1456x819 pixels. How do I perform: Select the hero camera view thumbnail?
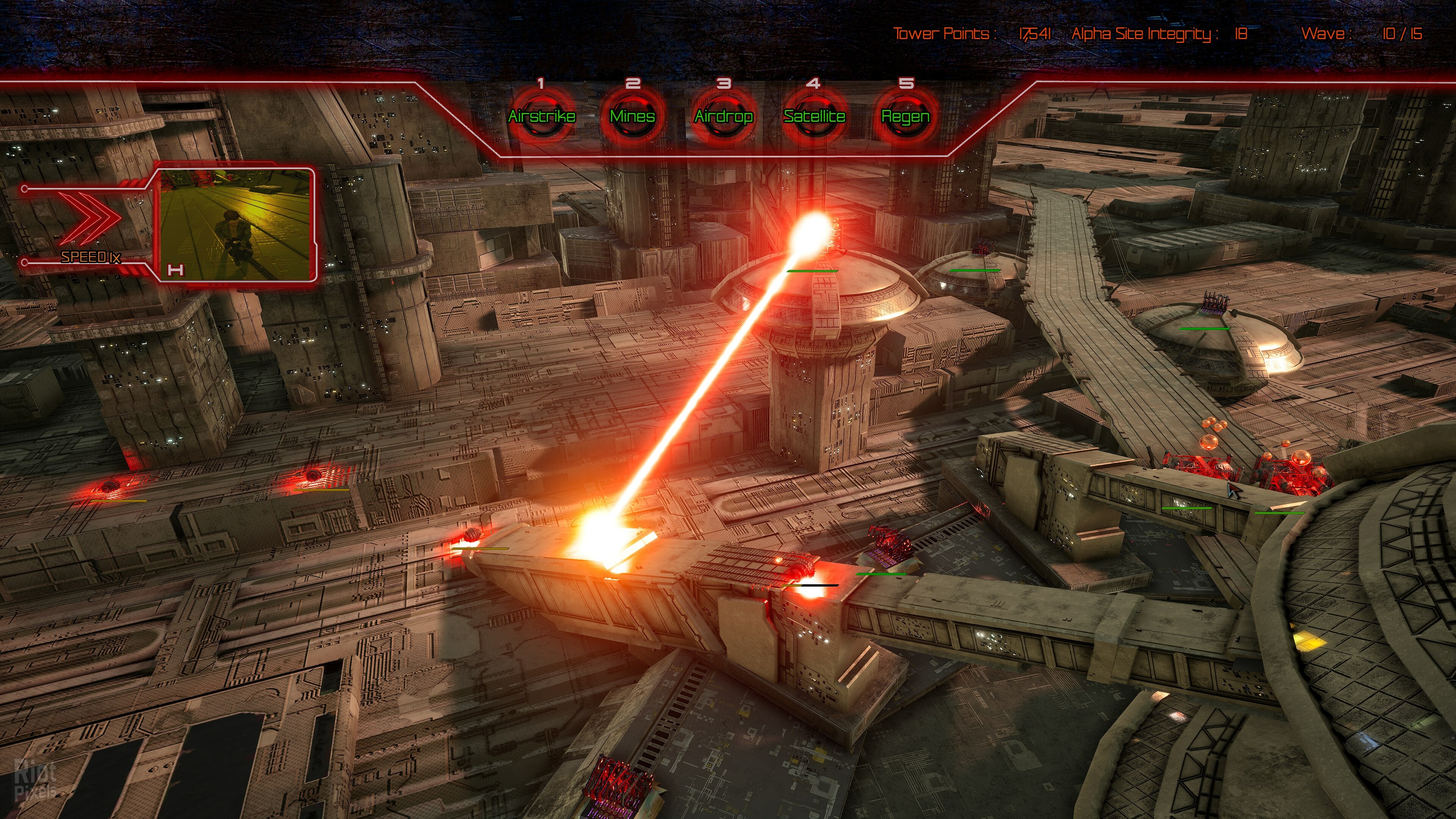(x=235, y=224)
